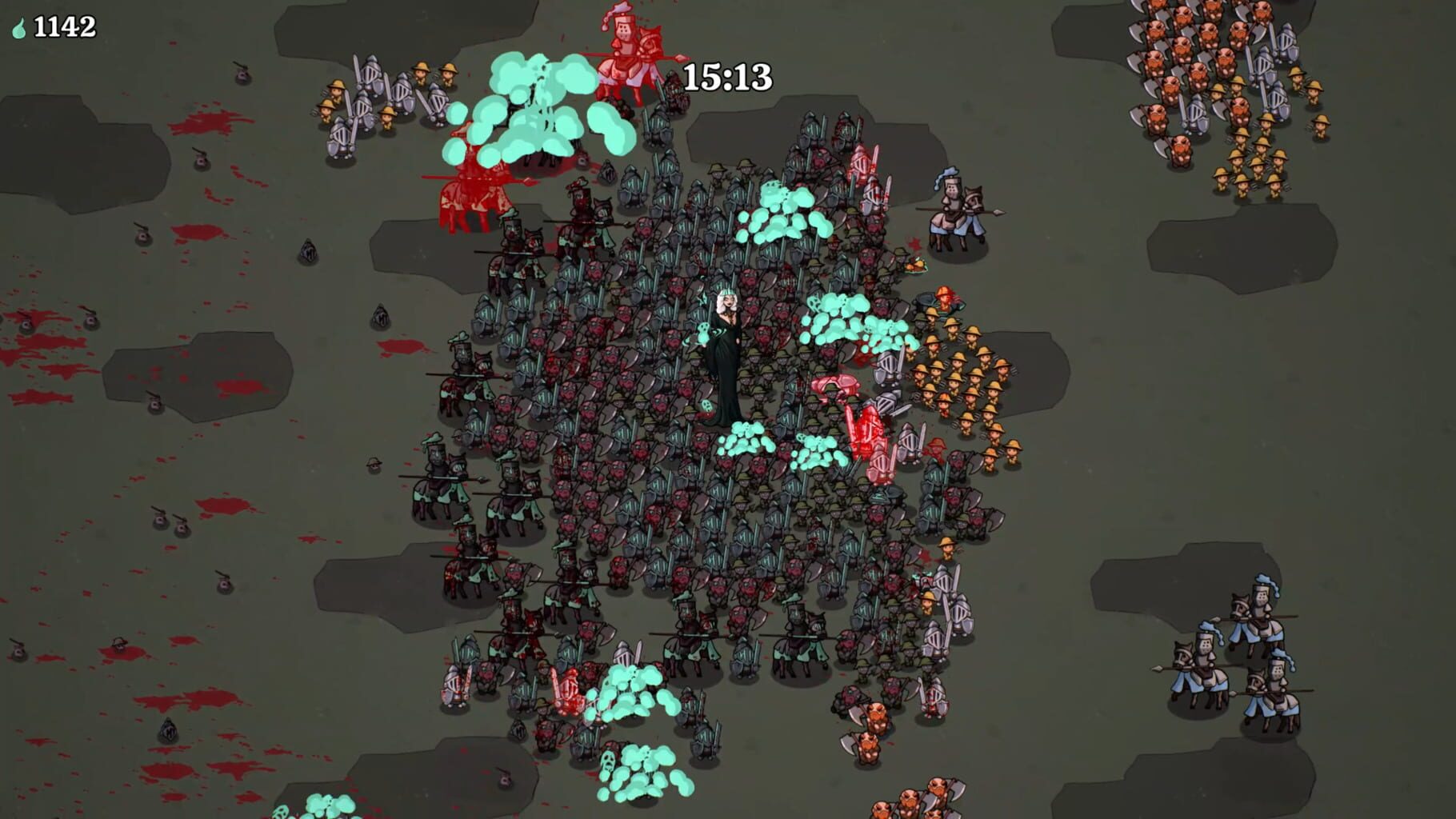Screen dimensions: 1456x819
Task: Click the match timer showing 15:13
Action: pyautogui.click(x=726, y=75)
